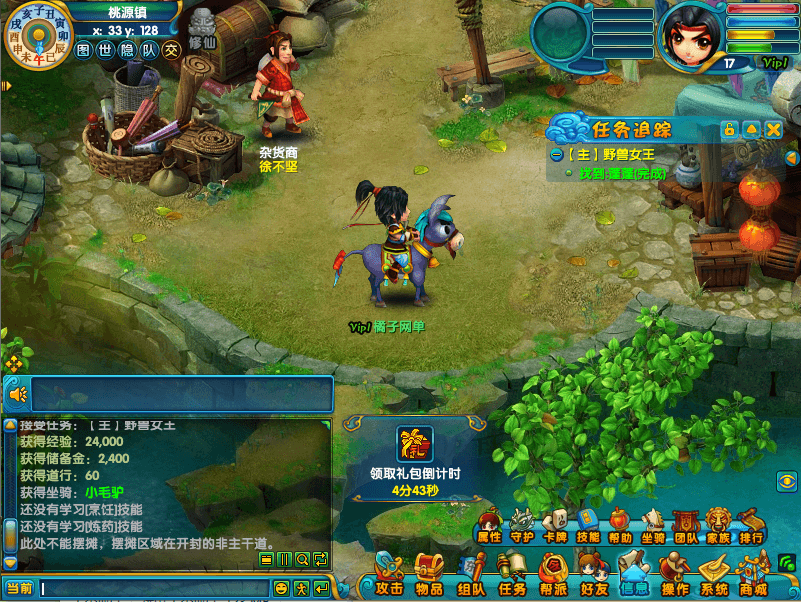Open the 商城 (Shop) button
The height and width of the screenshot is (602, 801).
point(753,575)
